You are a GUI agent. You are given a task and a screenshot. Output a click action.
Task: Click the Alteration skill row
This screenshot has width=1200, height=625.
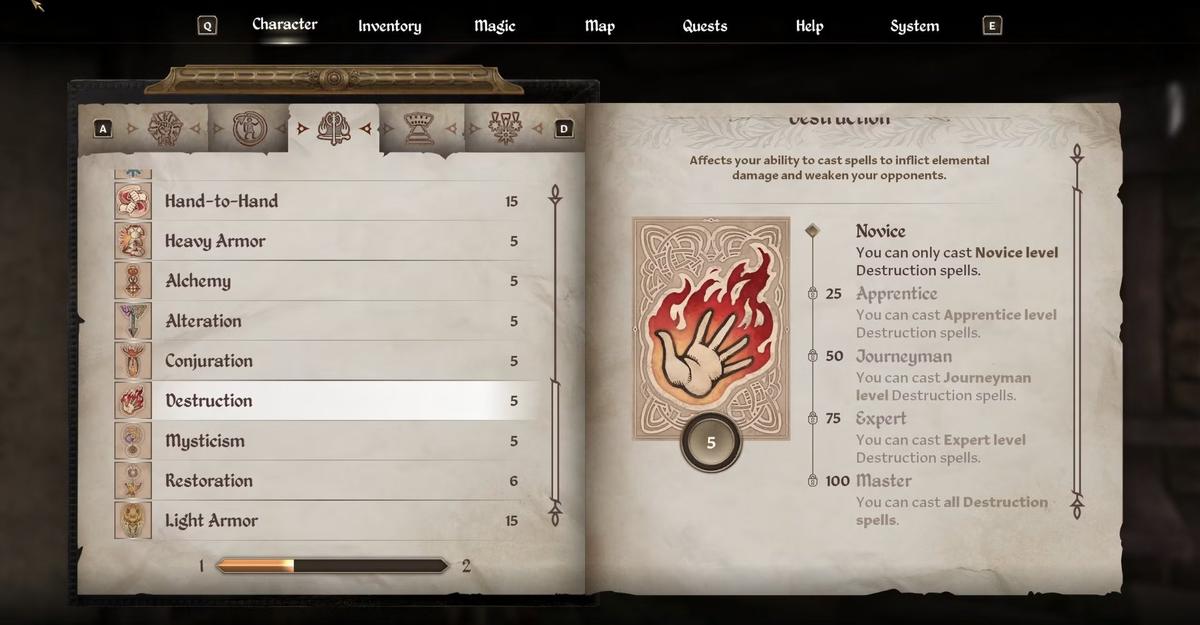(x=330, y=321)
